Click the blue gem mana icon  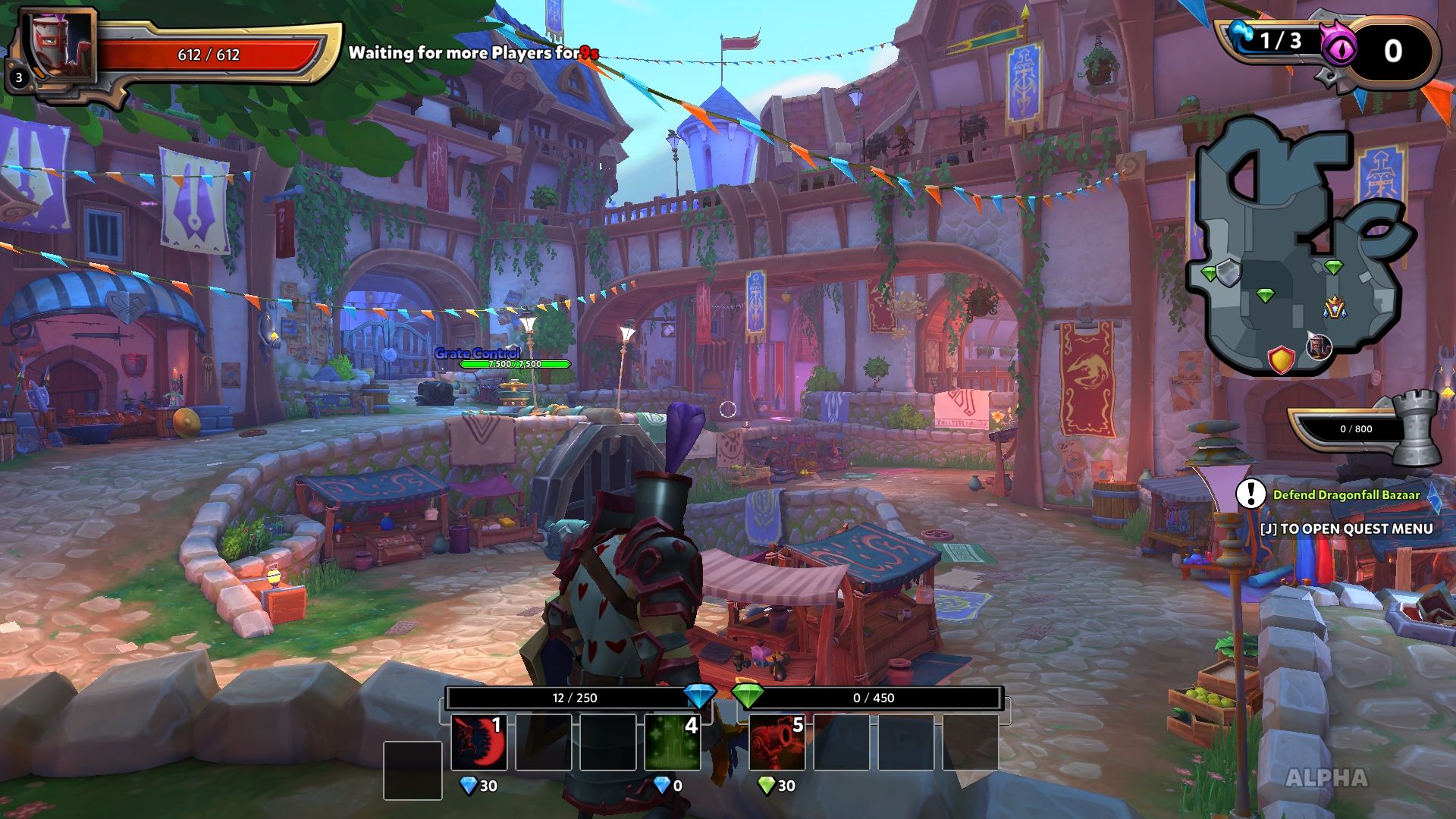point(698,695)
